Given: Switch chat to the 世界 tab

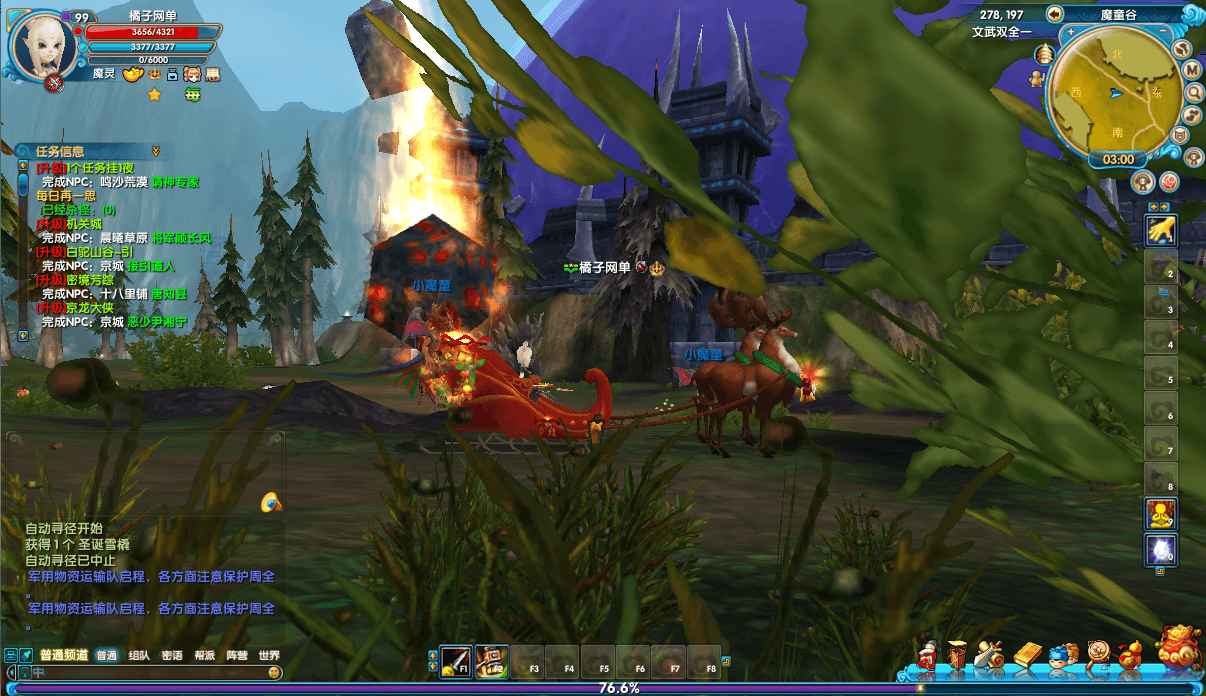Looking at the screenshot, I should pyautogui.click(x=268, y=656).
